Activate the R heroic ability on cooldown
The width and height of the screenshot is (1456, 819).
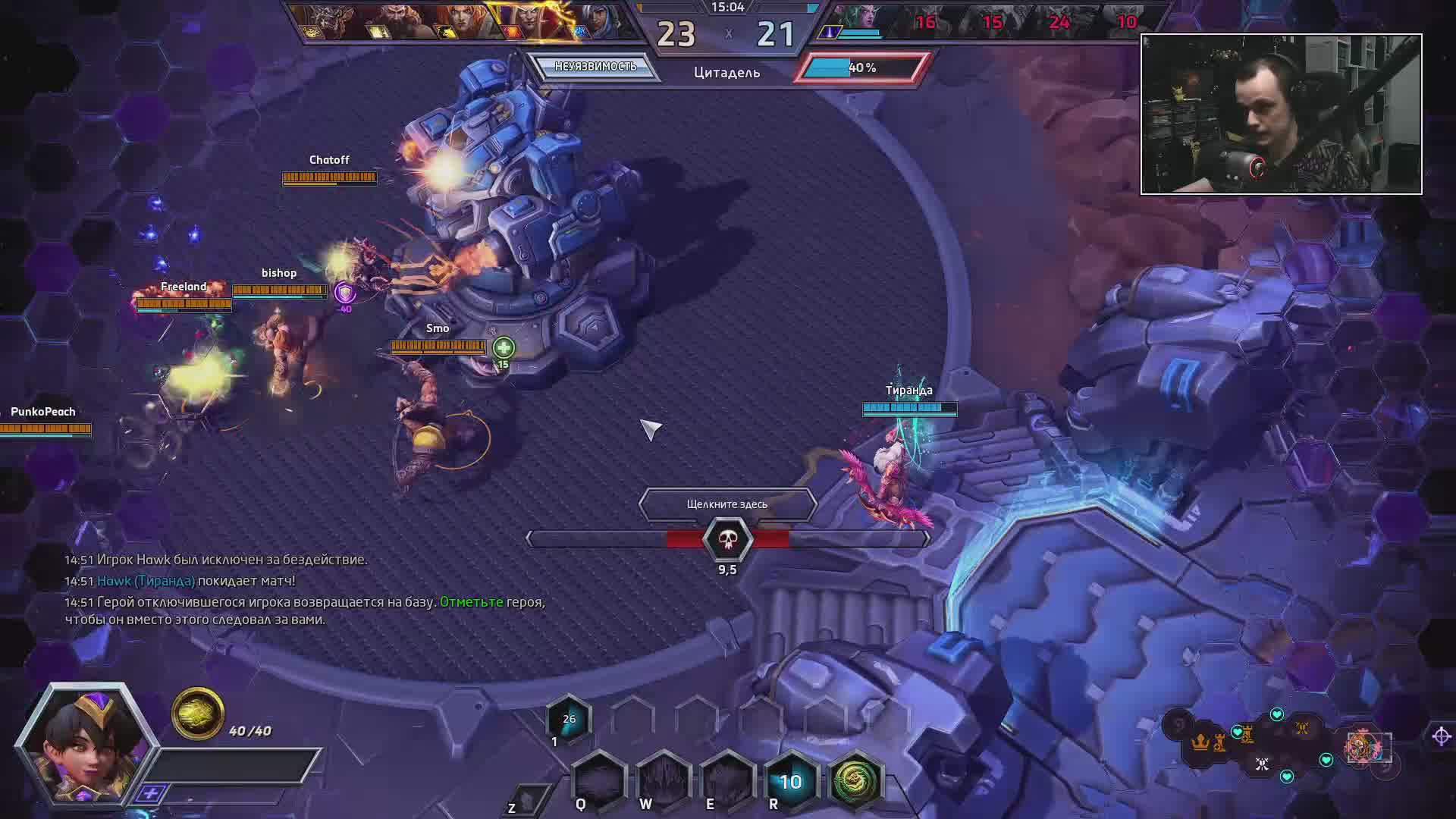tap(790, 781)
